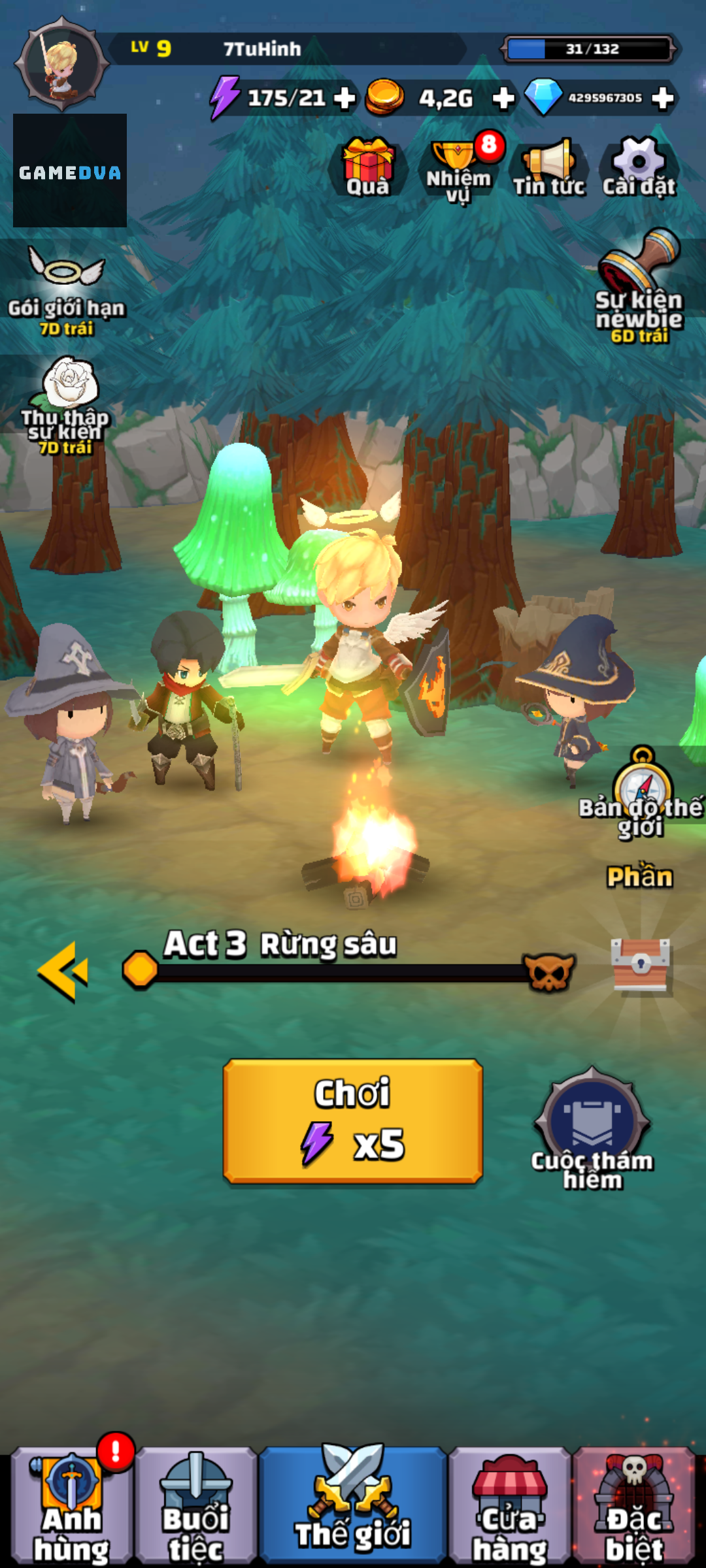The height and width of the screenshot is (1568, 706).
Task: Add more energy with the plus button
Action: click(345, 99)
